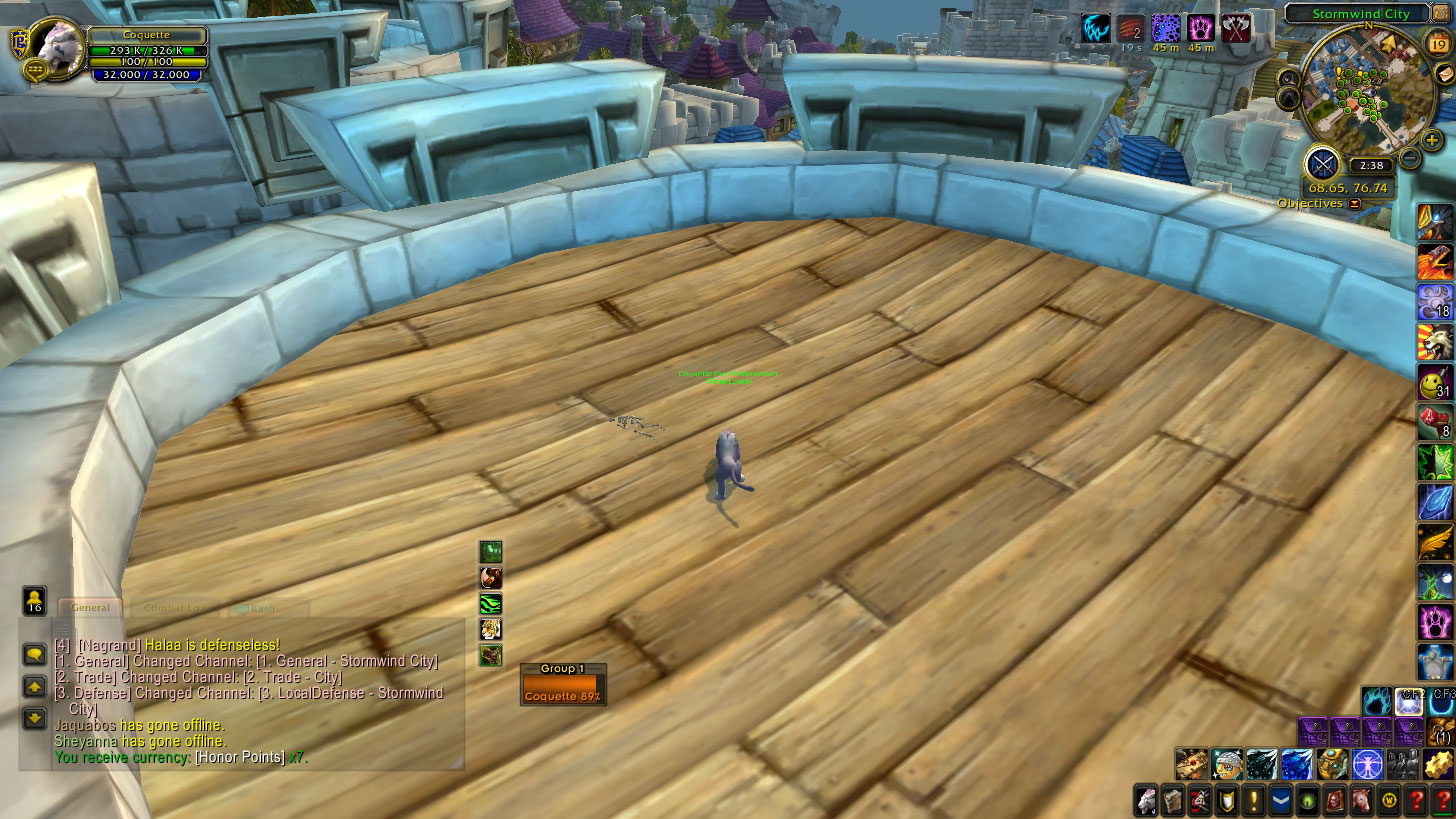The image size is (1456, 819).
Task: Select Coquette's portrait frame
Action: (58, 46)
